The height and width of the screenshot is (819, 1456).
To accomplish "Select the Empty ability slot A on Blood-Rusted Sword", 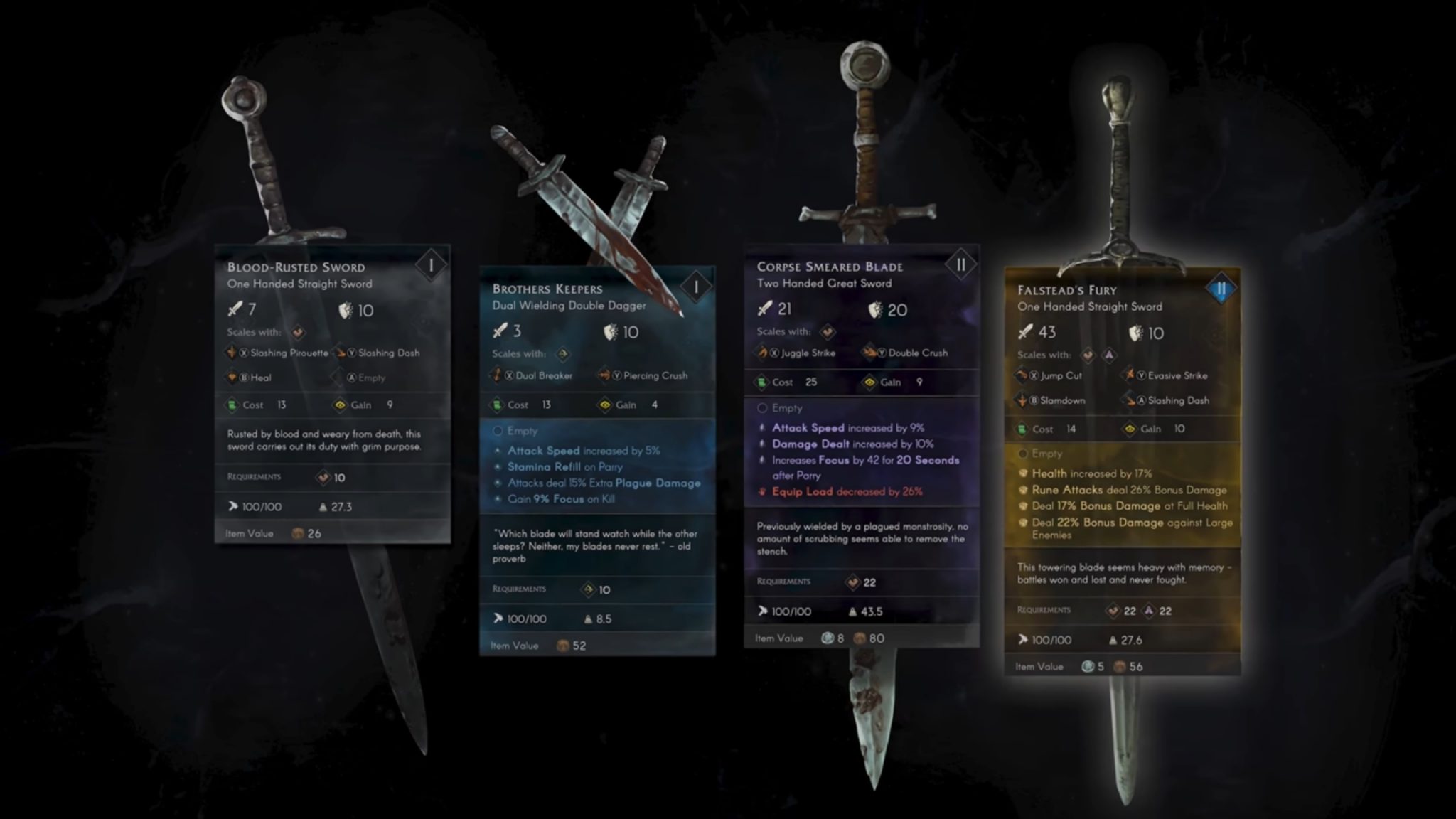I will point(349,378).
